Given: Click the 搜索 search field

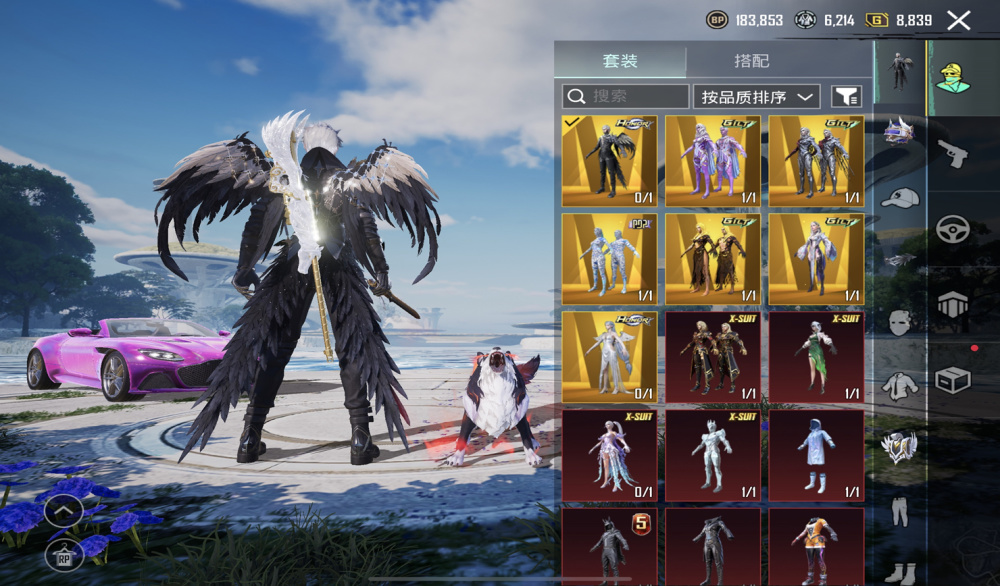Looking at the screenshot, I should pyautogui.click(x=625, y=96).
